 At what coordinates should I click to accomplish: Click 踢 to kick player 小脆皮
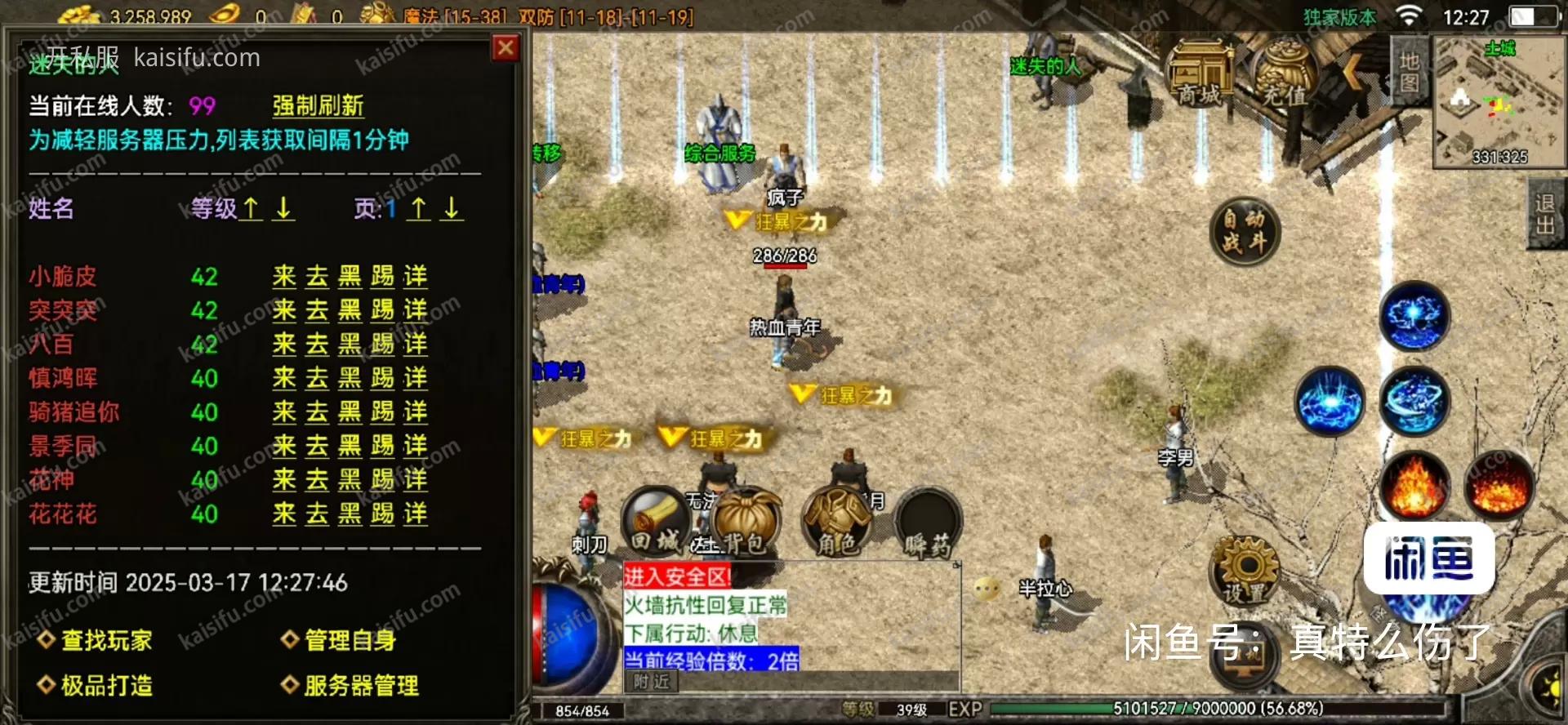click(x=382, y=277)
